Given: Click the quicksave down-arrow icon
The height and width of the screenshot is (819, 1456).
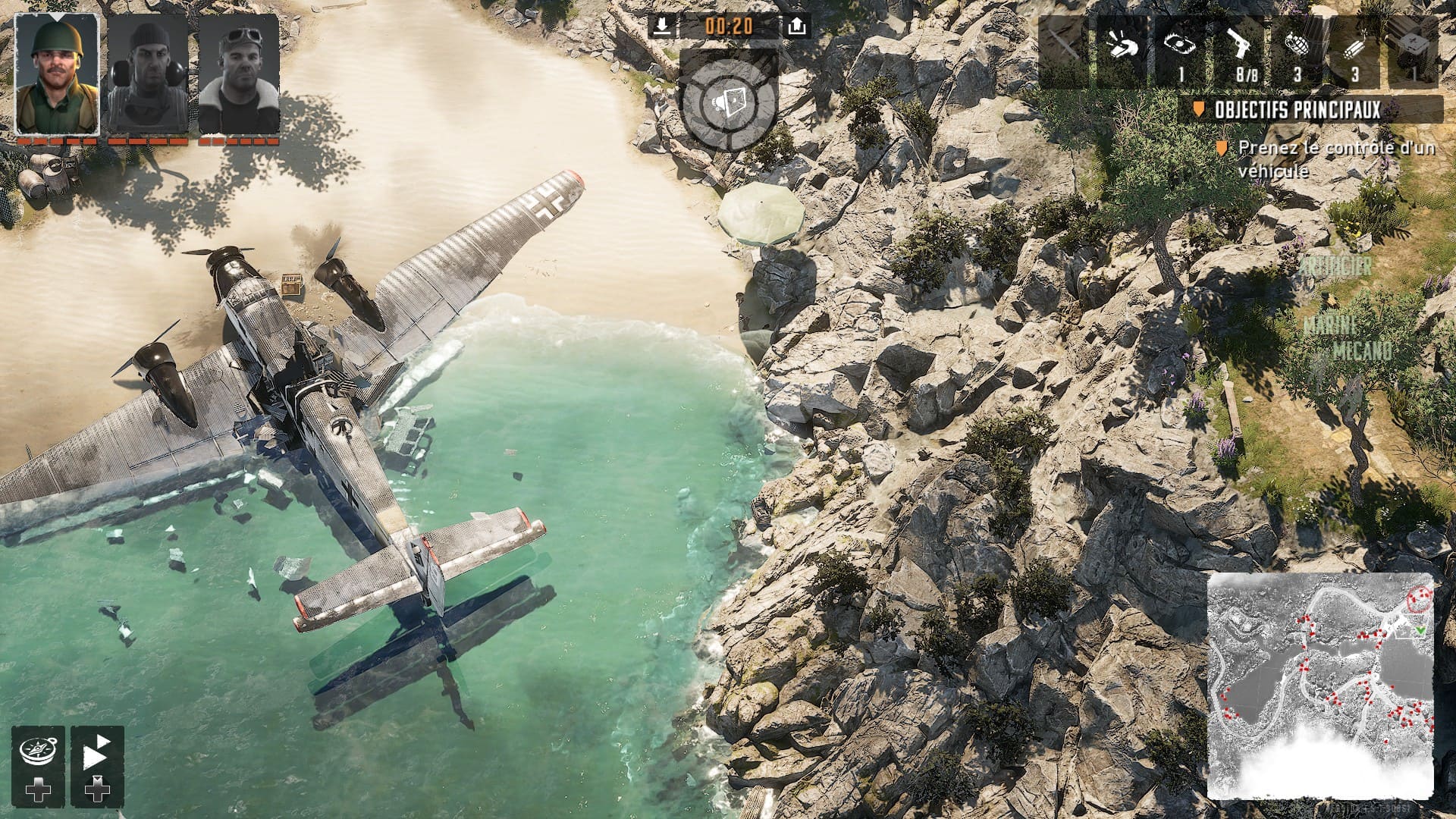Looking at the screenshot, I should coord(661,25).
